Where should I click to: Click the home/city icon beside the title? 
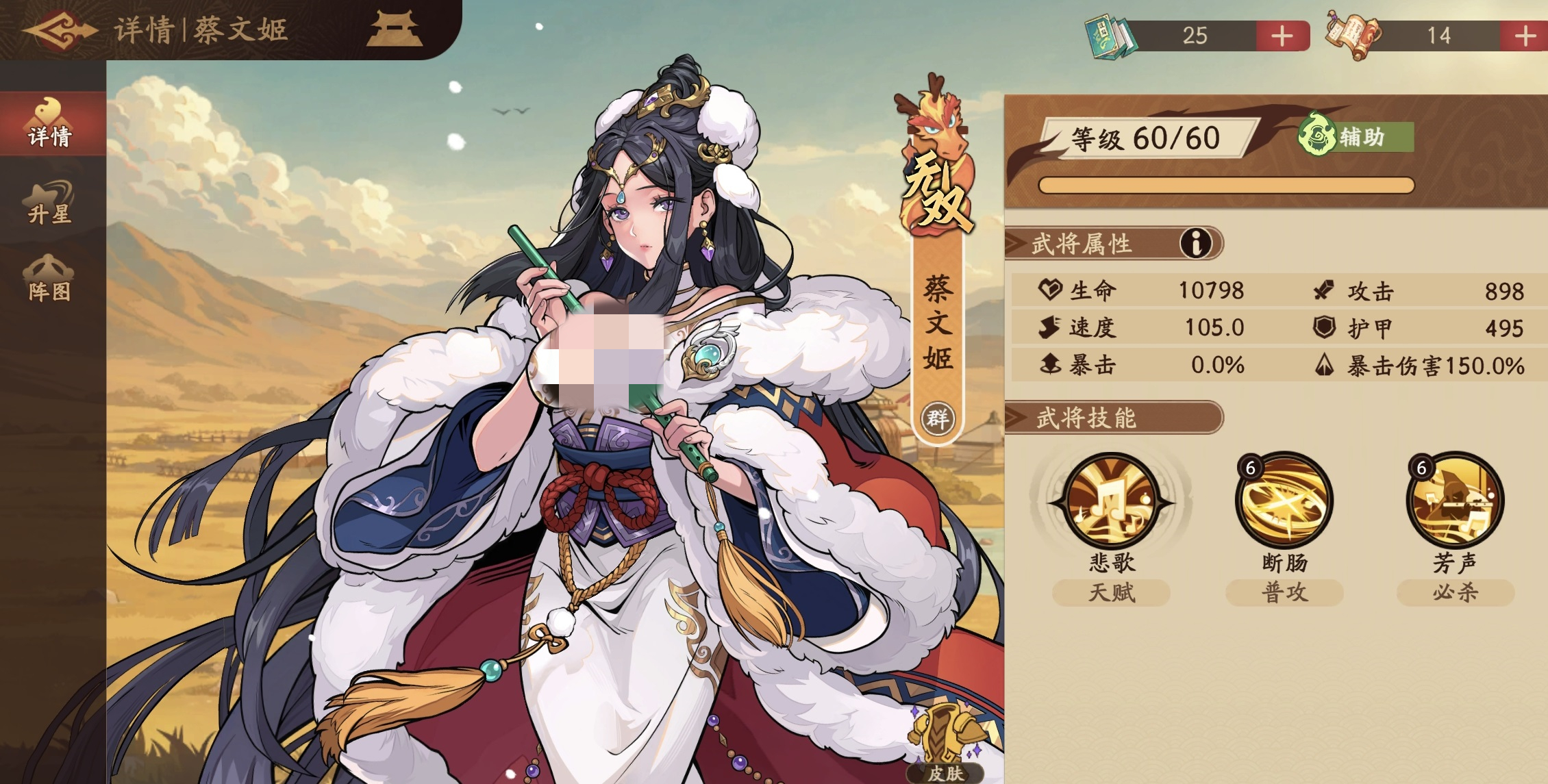coord(394,29)
